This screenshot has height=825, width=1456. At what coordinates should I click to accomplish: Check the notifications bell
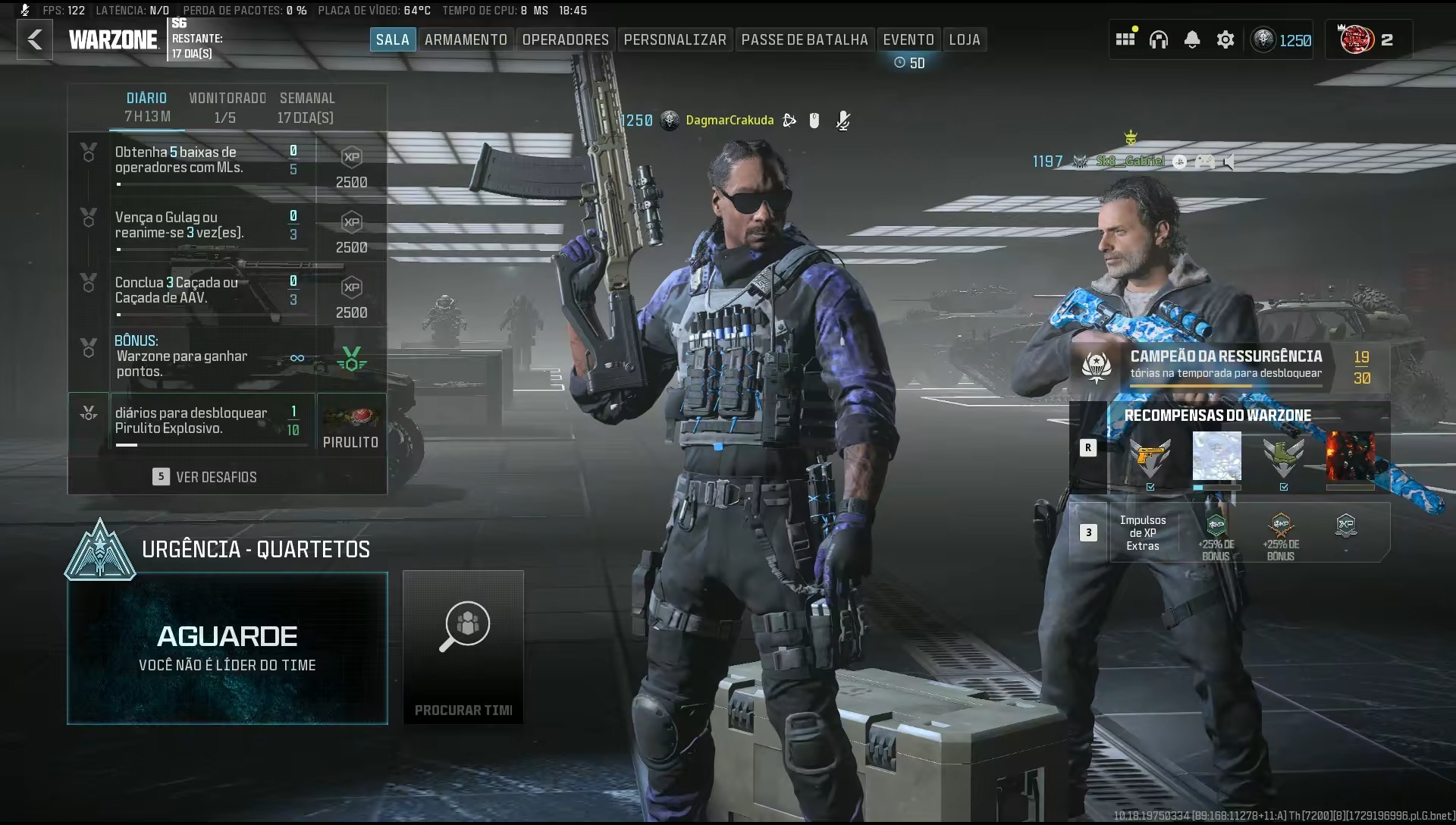[1192, 39]
